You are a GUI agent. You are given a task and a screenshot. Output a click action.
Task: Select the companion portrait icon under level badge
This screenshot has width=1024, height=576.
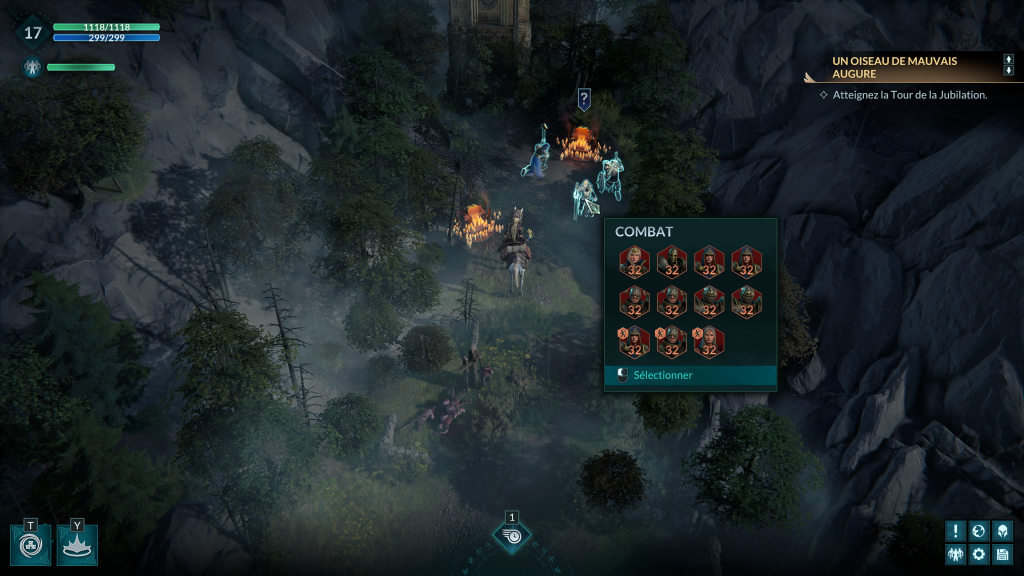click(x=32, y=68)
